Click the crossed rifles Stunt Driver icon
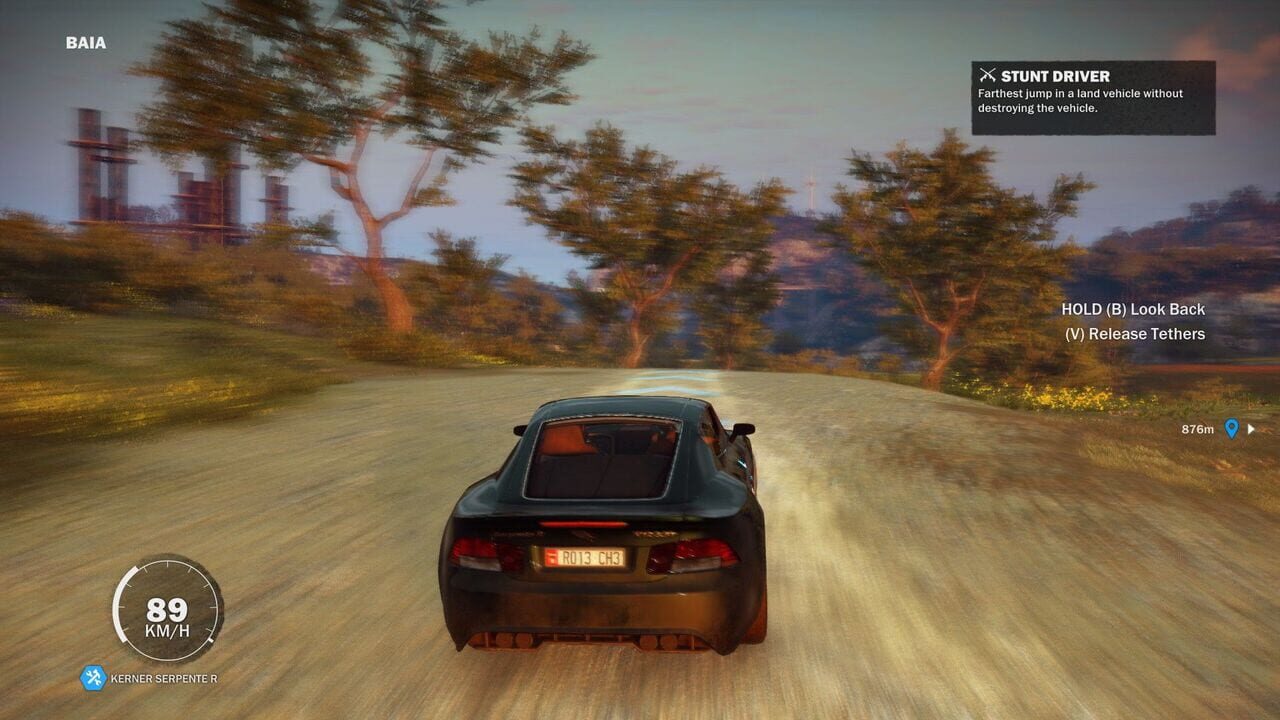The image size is (1280, 720). click(x=988, y=75)
